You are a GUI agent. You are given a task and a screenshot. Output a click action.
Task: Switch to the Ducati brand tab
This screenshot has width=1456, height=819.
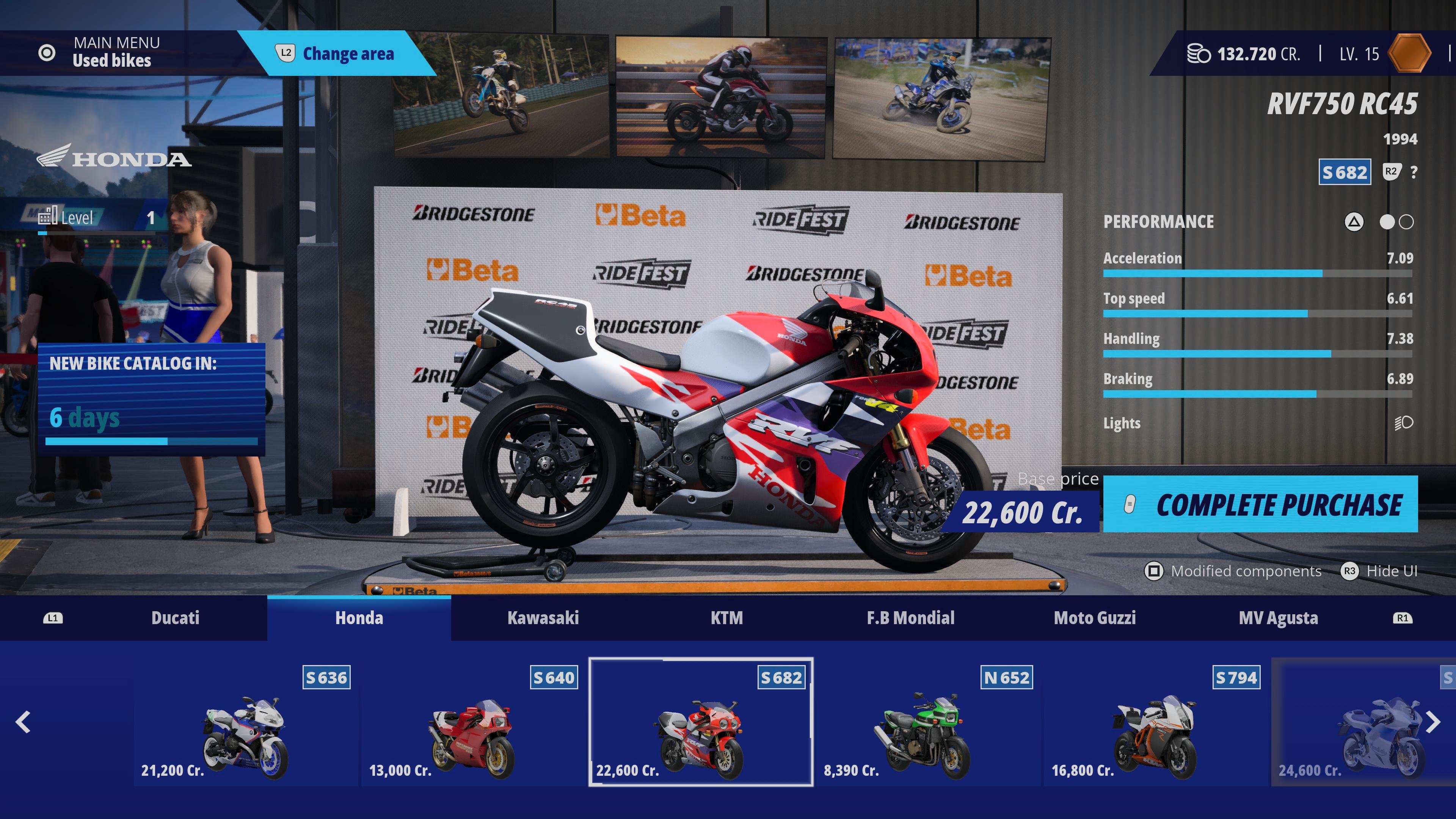(x=175, y=618)
